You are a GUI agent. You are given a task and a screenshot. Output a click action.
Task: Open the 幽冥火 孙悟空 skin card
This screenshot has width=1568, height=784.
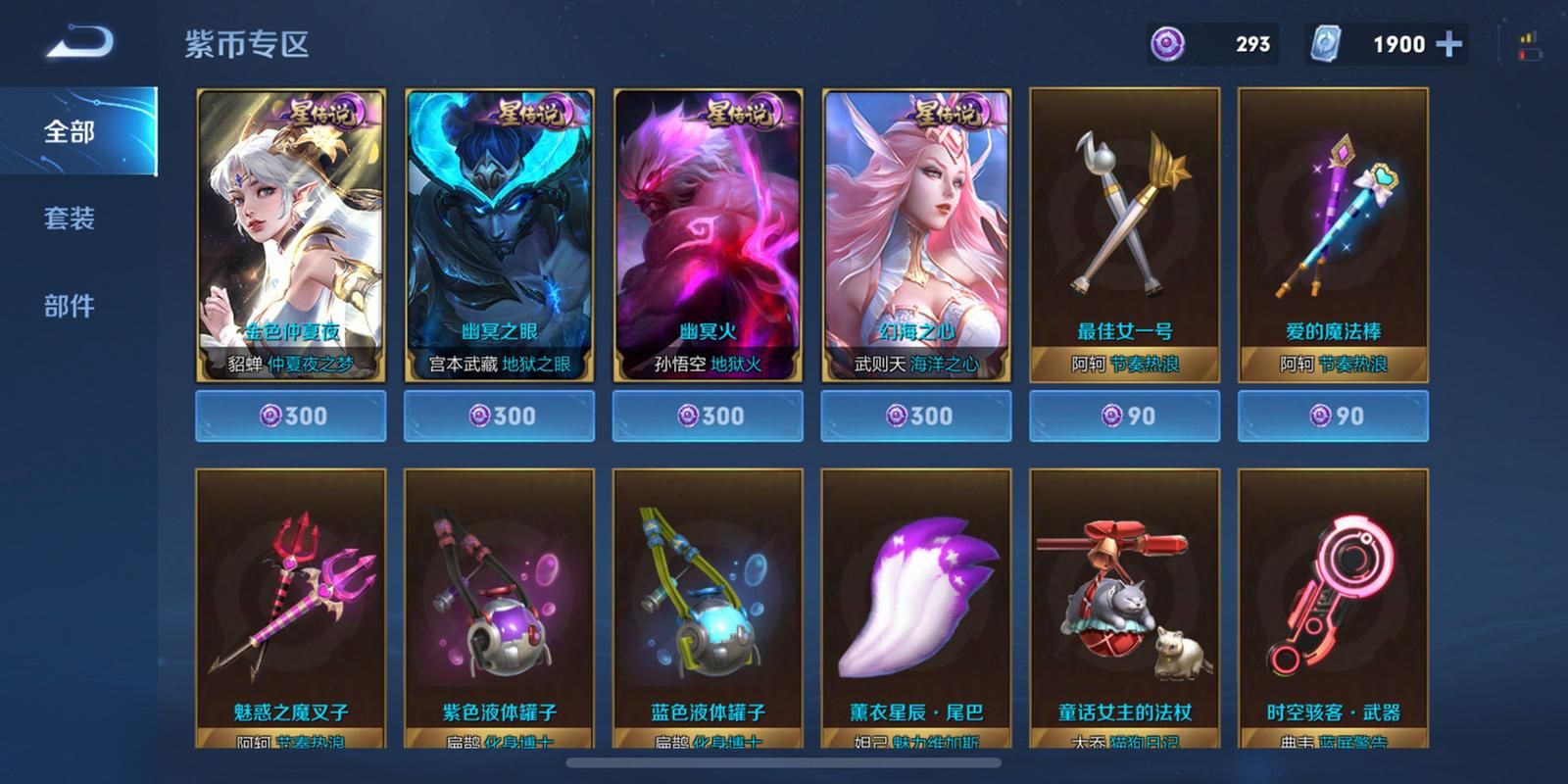(708, 235)
